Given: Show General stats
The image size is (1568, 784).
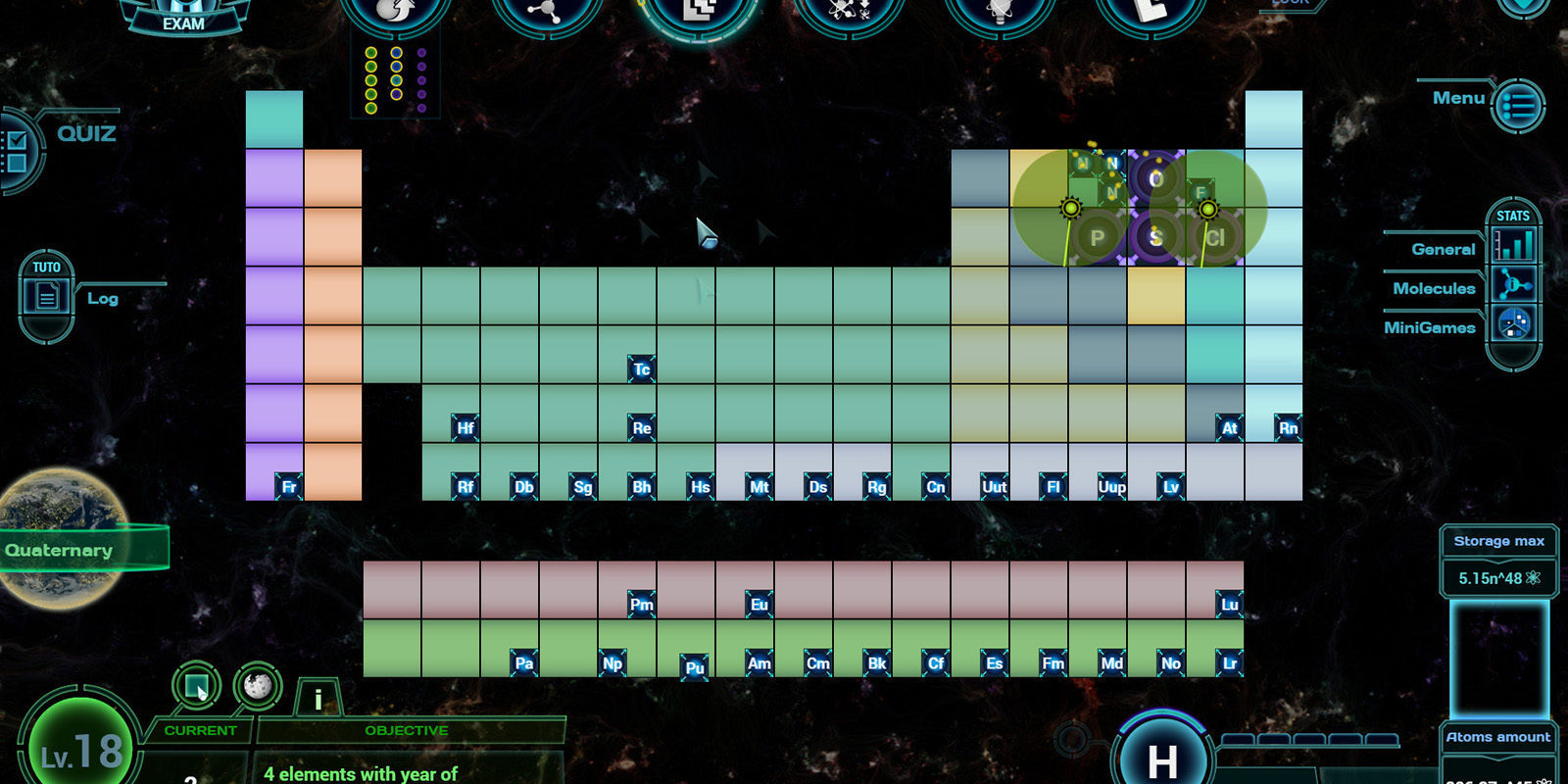Looking at the screenshot, I should [x=1514, y=245].
